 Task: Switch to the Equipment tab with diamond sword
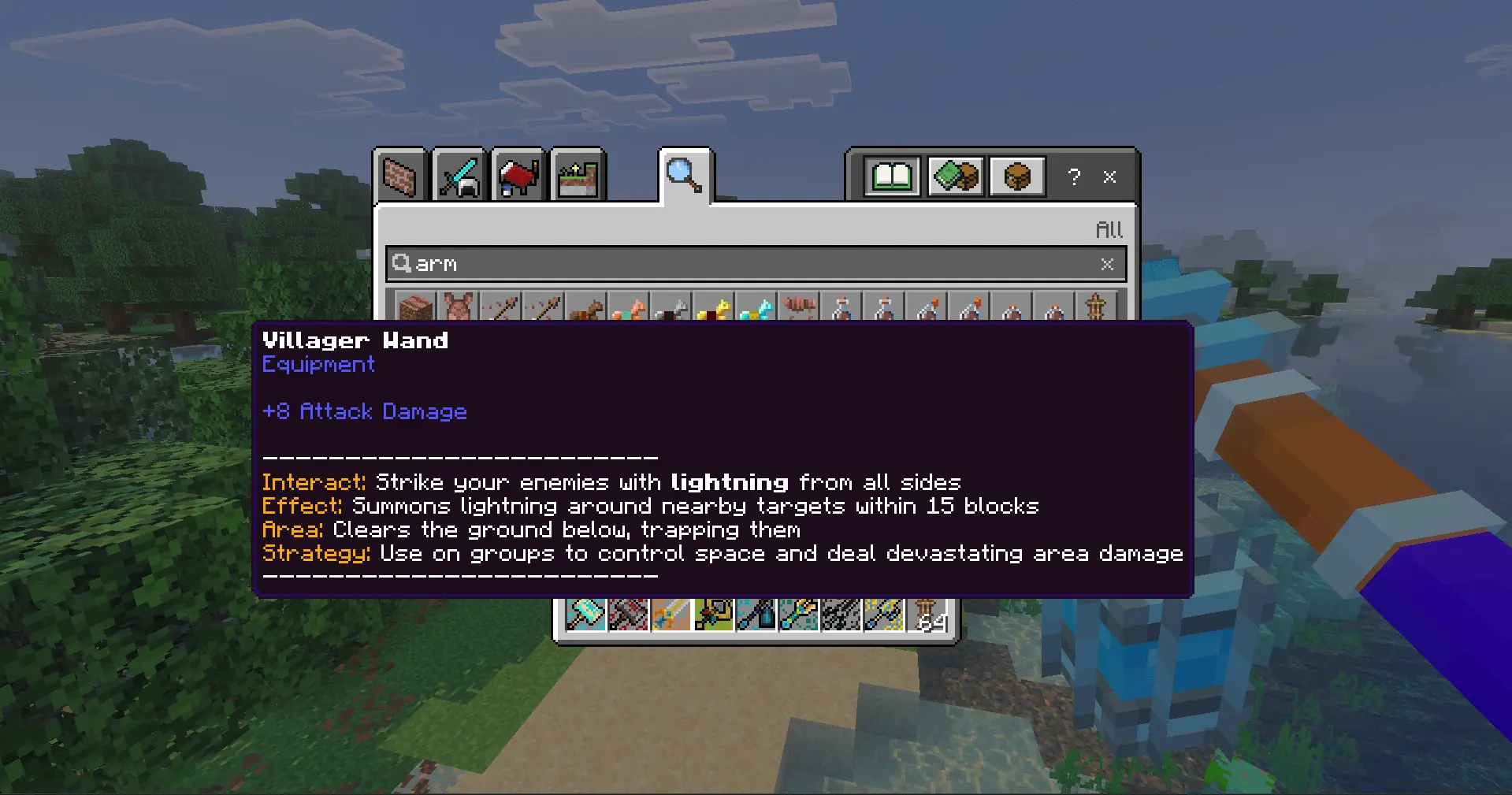pyautogui.click(x=459, y=176)
